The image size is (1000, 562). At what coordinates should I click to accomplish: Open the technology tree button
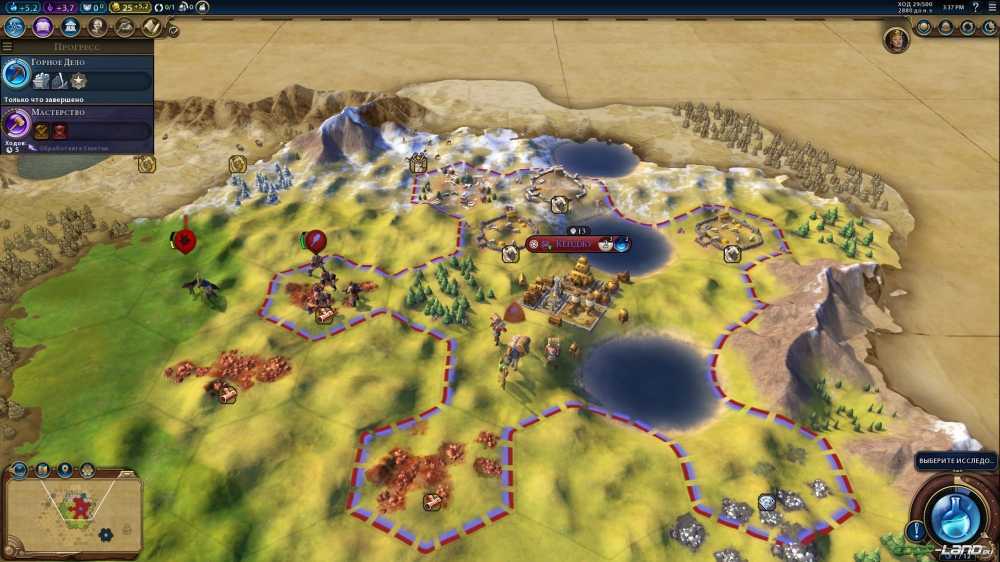15,27
